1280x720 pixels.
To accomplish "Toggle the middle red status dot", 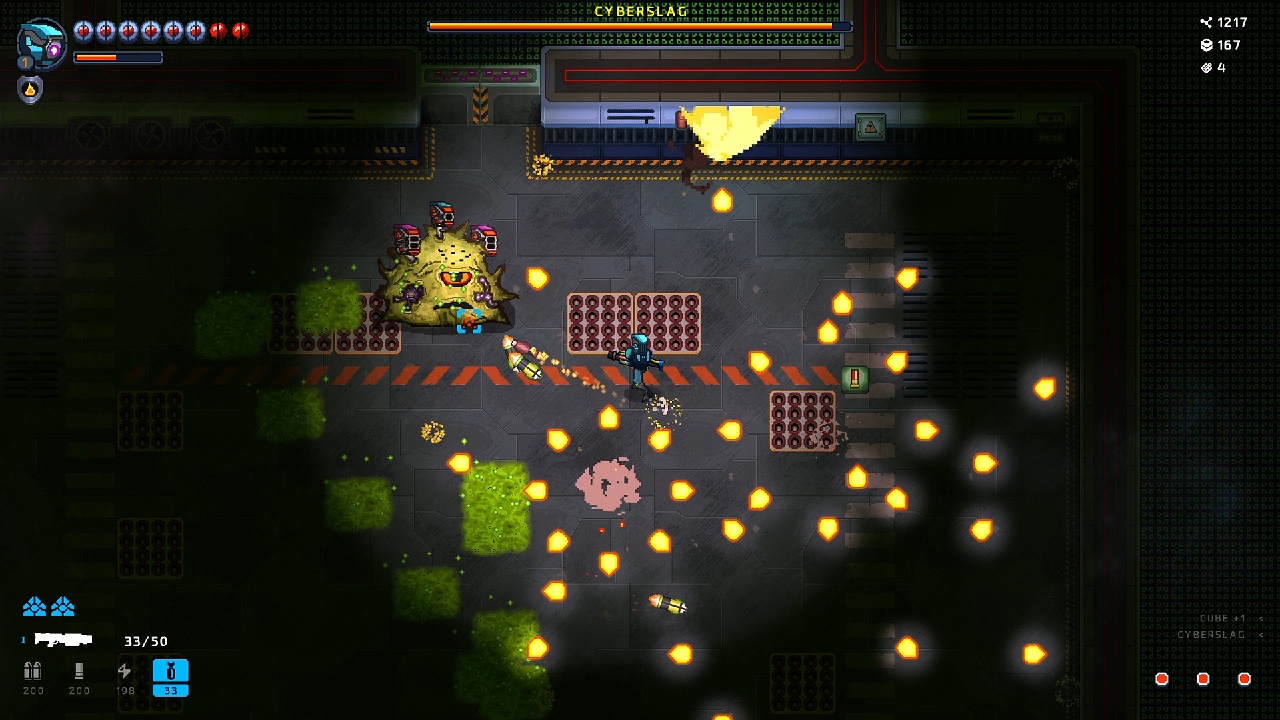I will pyautogui.click(x=1203, y=678).
